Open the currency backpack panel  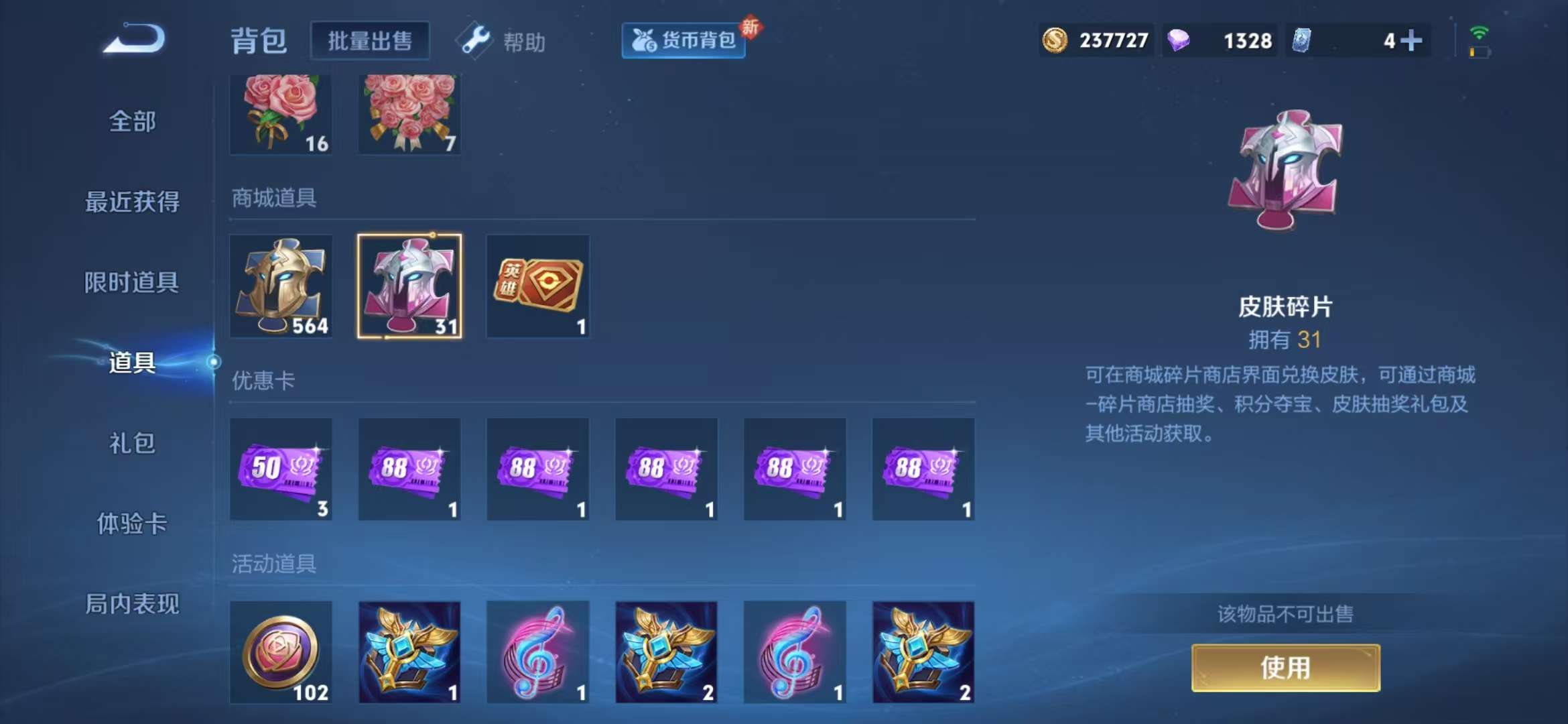tap(682, 40)
